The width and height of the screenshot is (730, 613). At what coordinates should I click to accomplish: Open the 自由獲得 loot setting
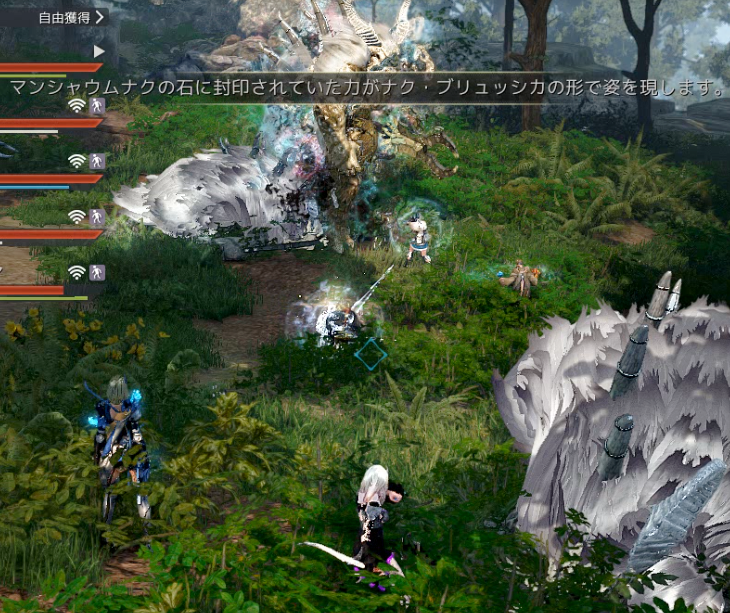69,17
